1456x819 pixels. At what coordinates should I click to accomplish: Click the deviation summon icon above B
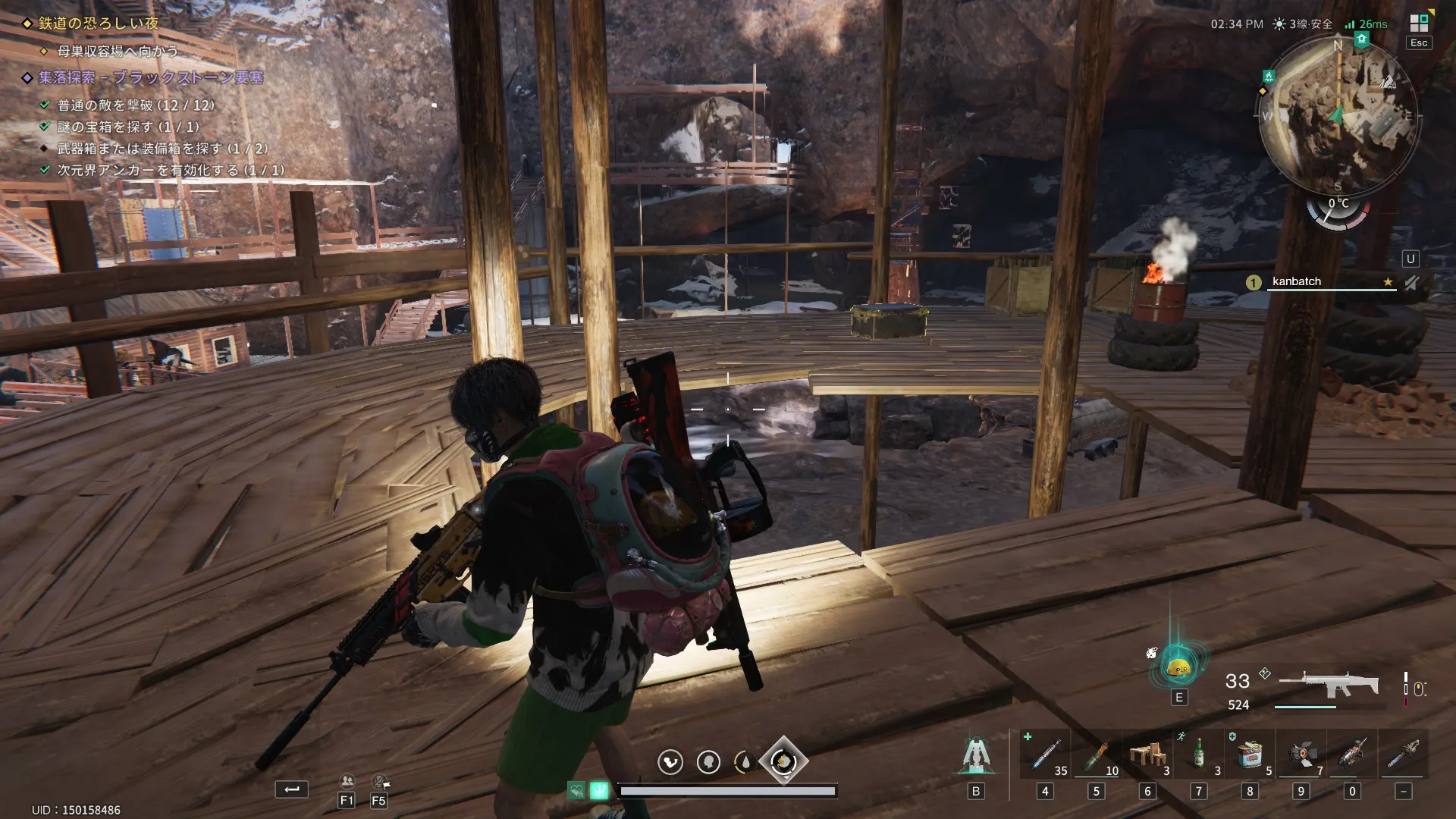(976, 755)
